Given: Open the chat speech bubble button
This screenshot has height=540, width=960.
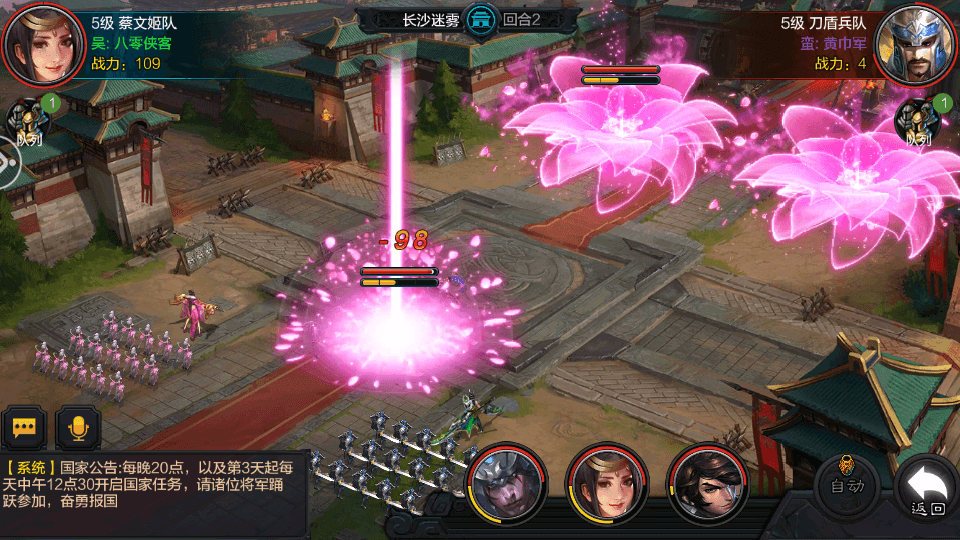Looking at the screenshot, I should (x=25, y=428).
